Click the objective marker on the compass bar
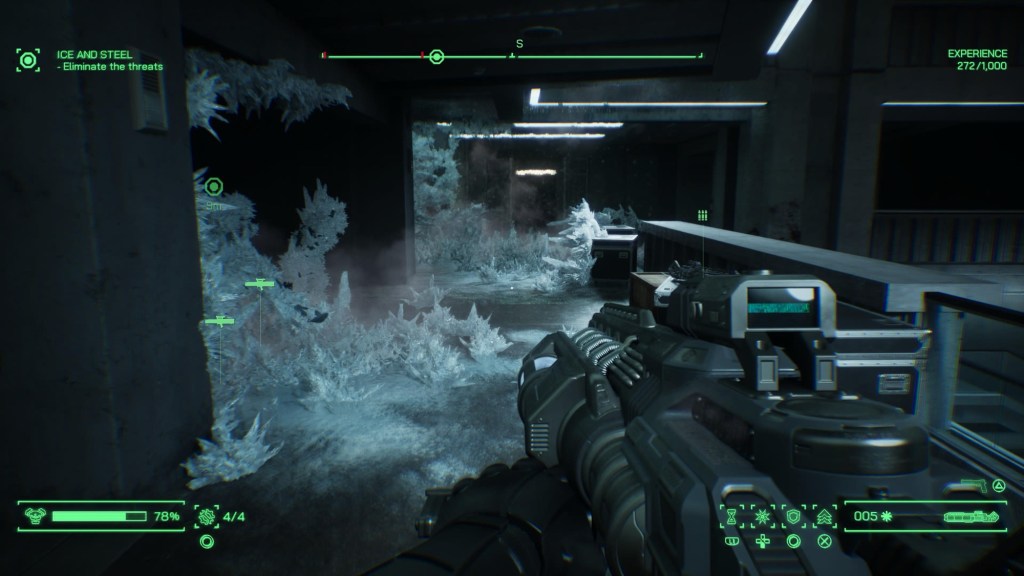The width and height of the screenshot is (1024, 576). (436, 56)
